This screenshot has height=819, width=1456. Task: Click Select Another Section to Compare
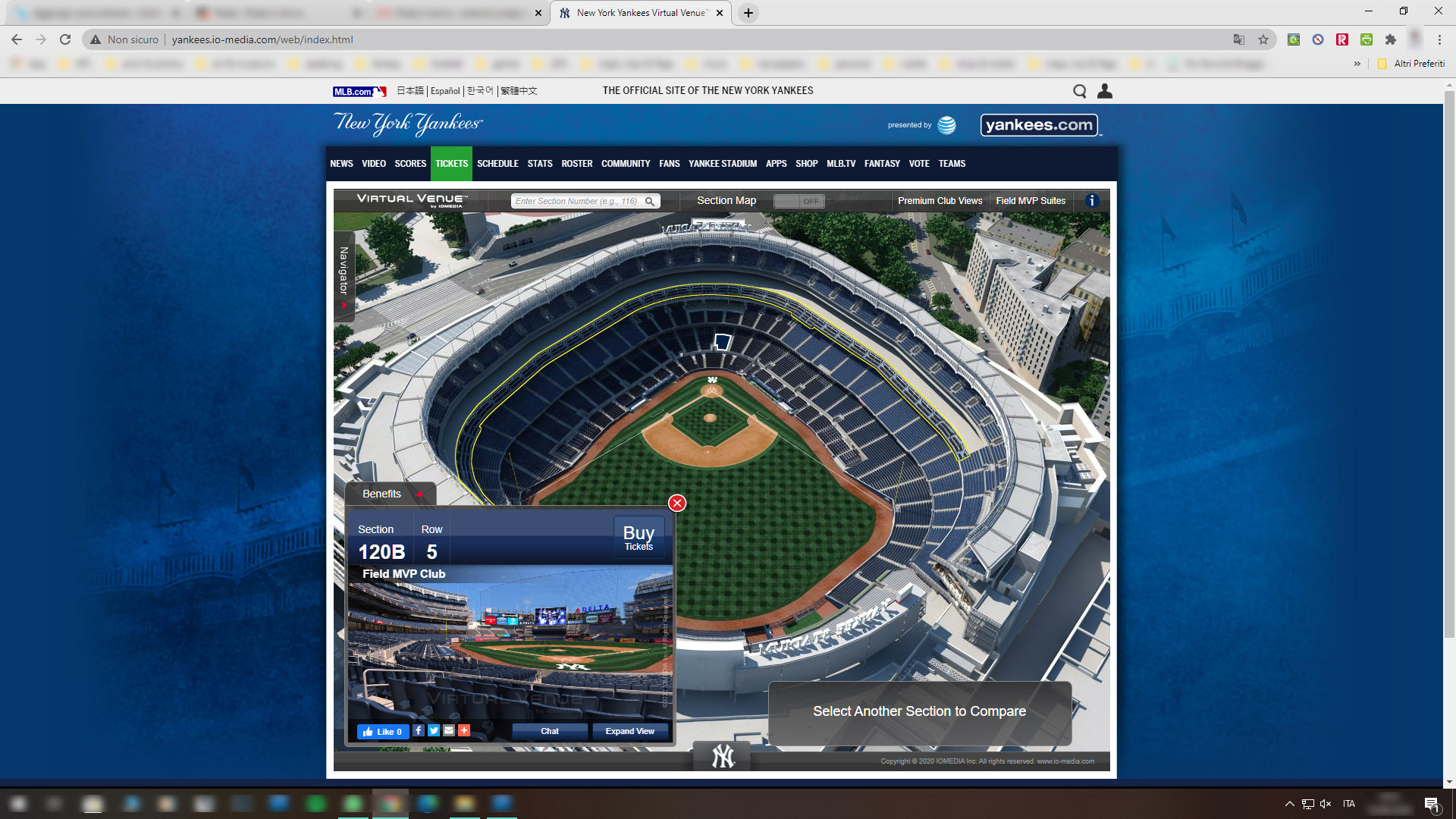coord(919,711)
